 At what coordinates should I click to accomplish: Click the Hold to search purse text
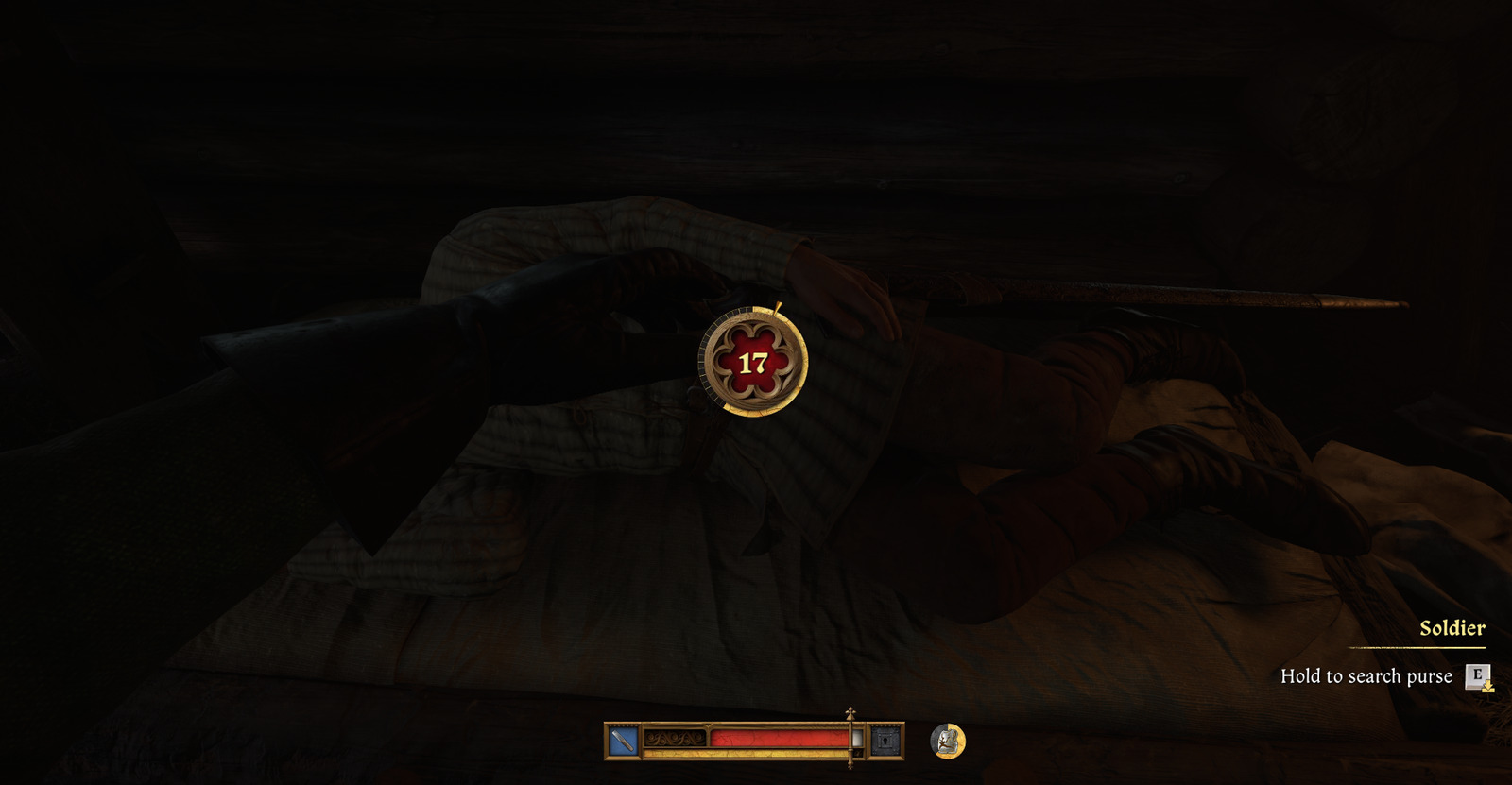point(1365,676)
